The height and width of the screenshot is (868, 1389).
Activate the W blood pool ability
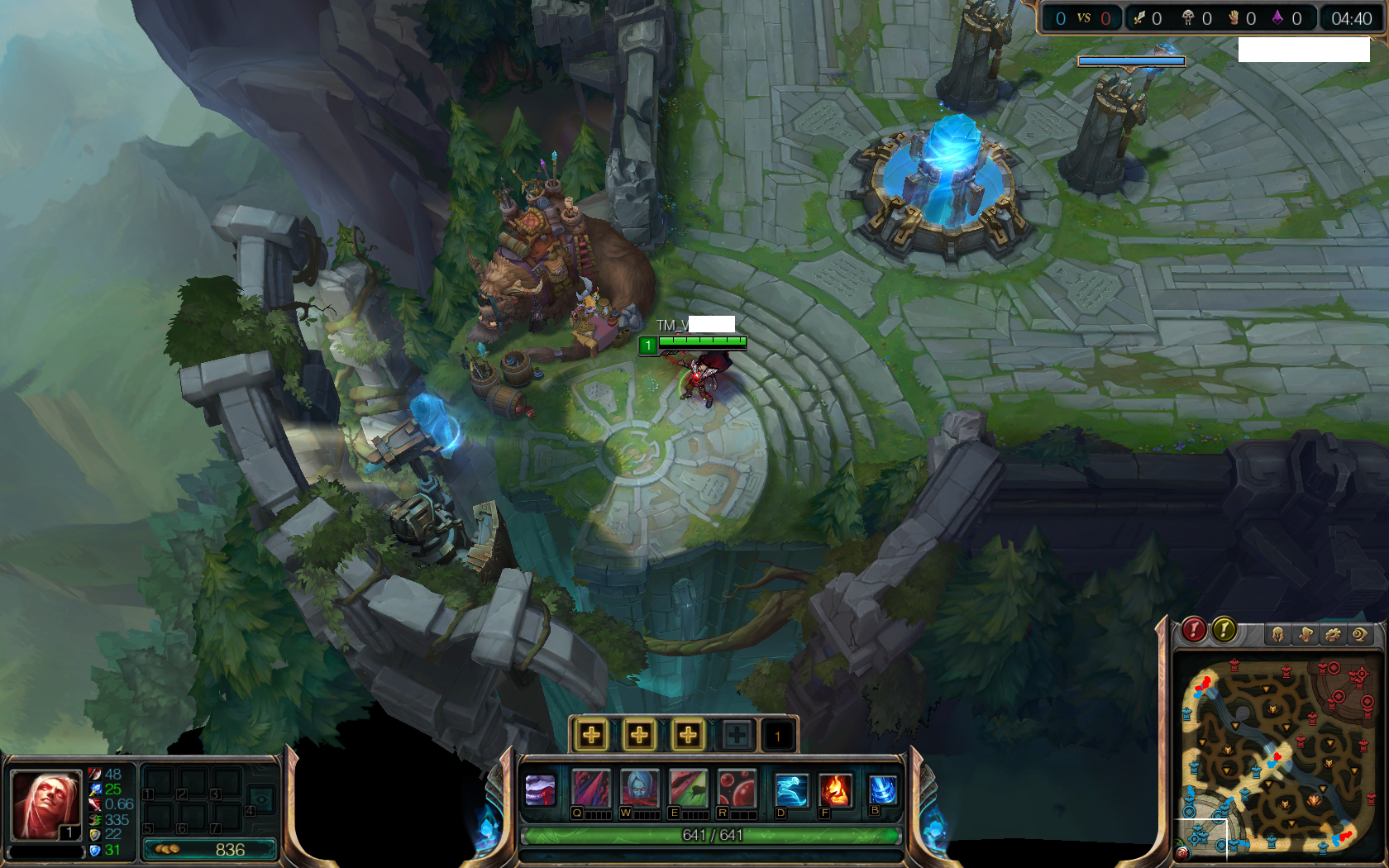point(638,788)
